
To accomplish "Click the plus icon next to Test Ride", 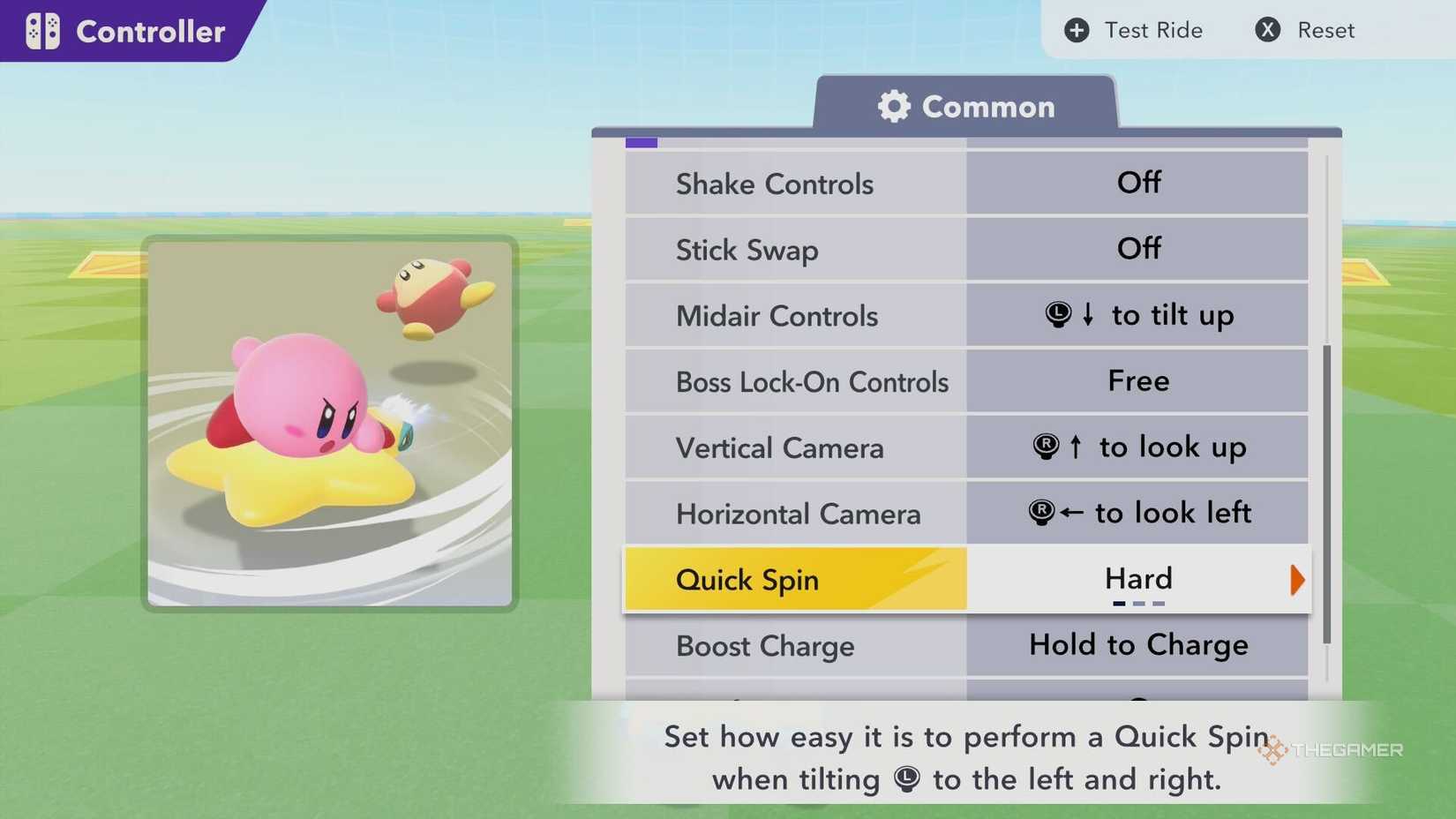I will pos(1077,29).
